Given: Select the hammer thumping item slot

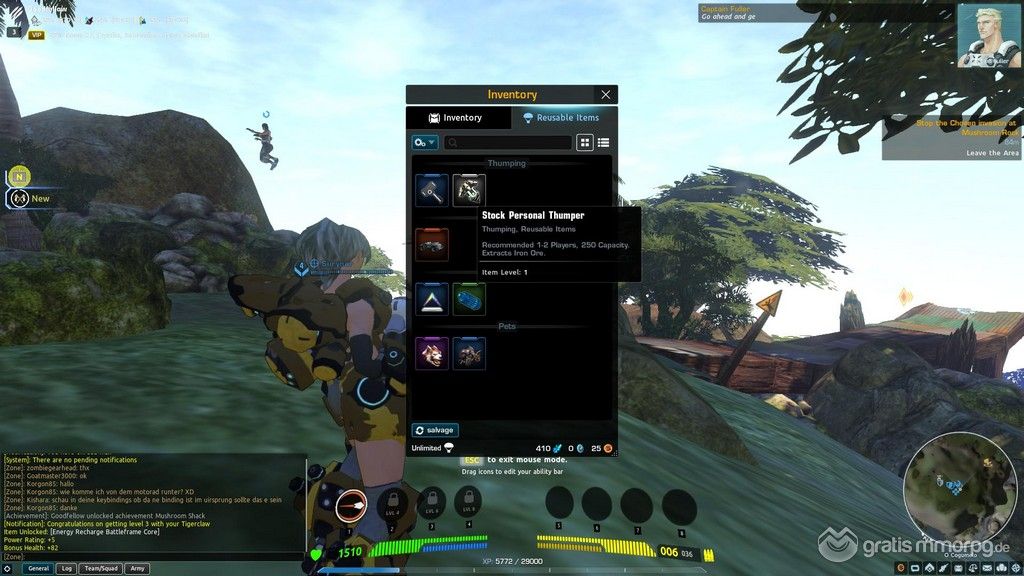Looking at the screenshot, I should tap(432, 190).
